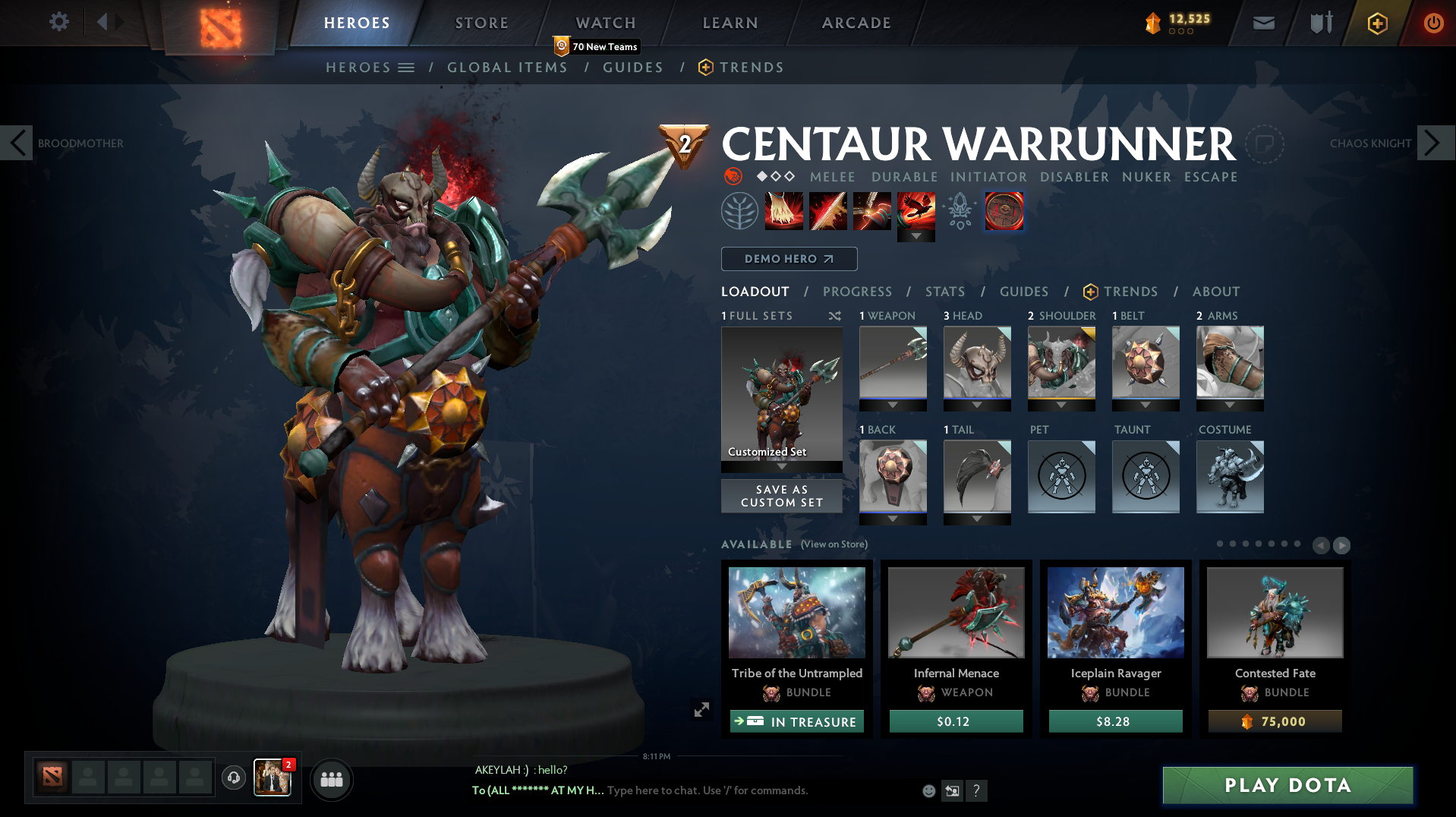
Task: Shuffle the loadout with the crossed-arrows icon
Action: pos(834,316)
